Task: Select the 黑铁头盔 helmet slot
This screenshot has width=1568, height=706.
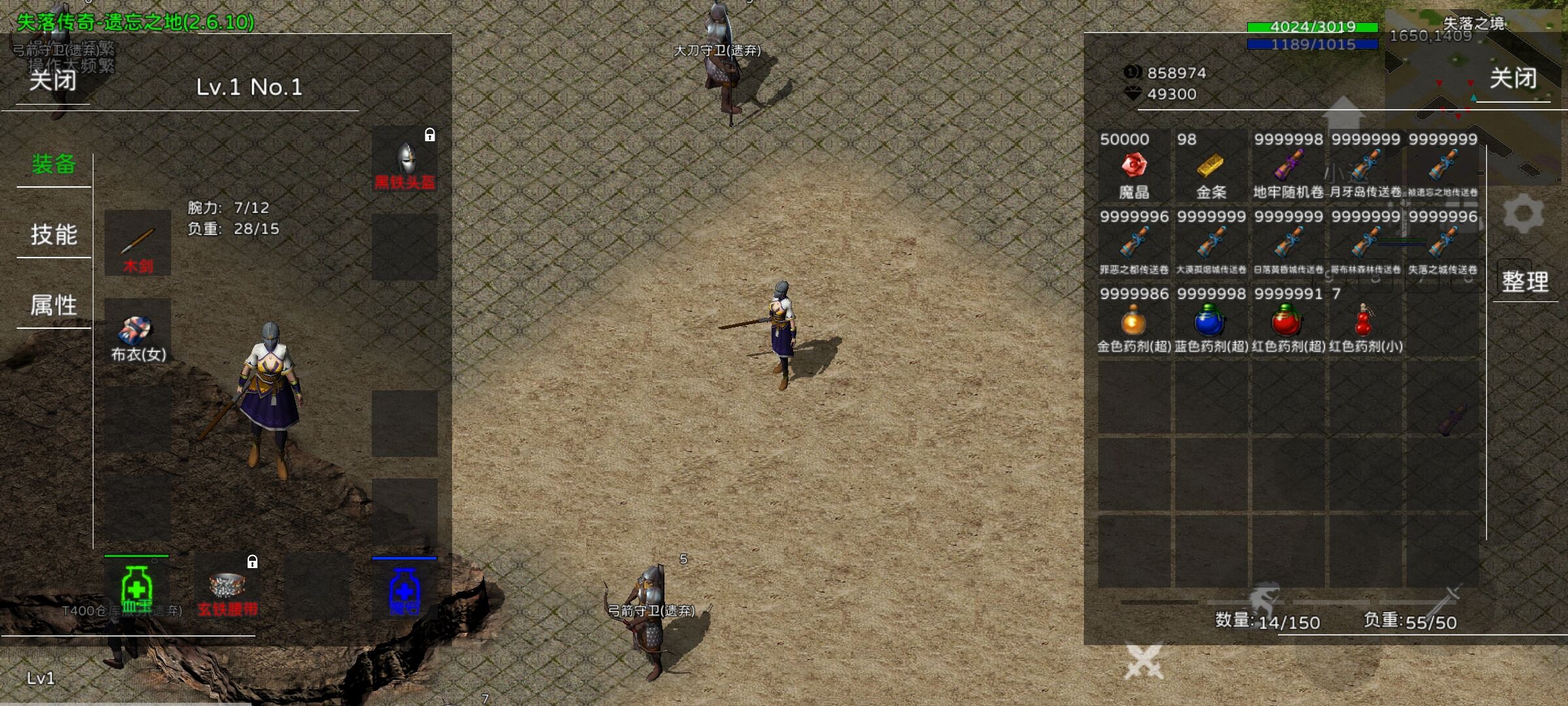Action: 405,161
